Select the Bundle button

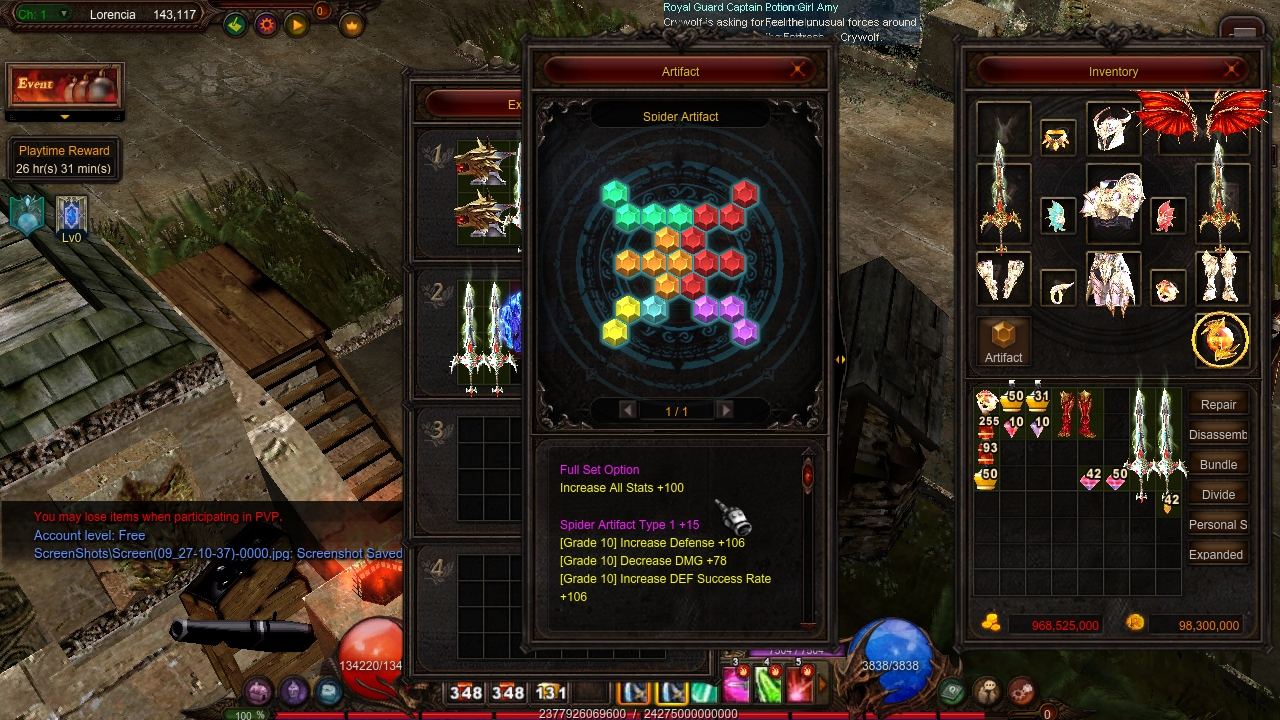click(1218, 465)
